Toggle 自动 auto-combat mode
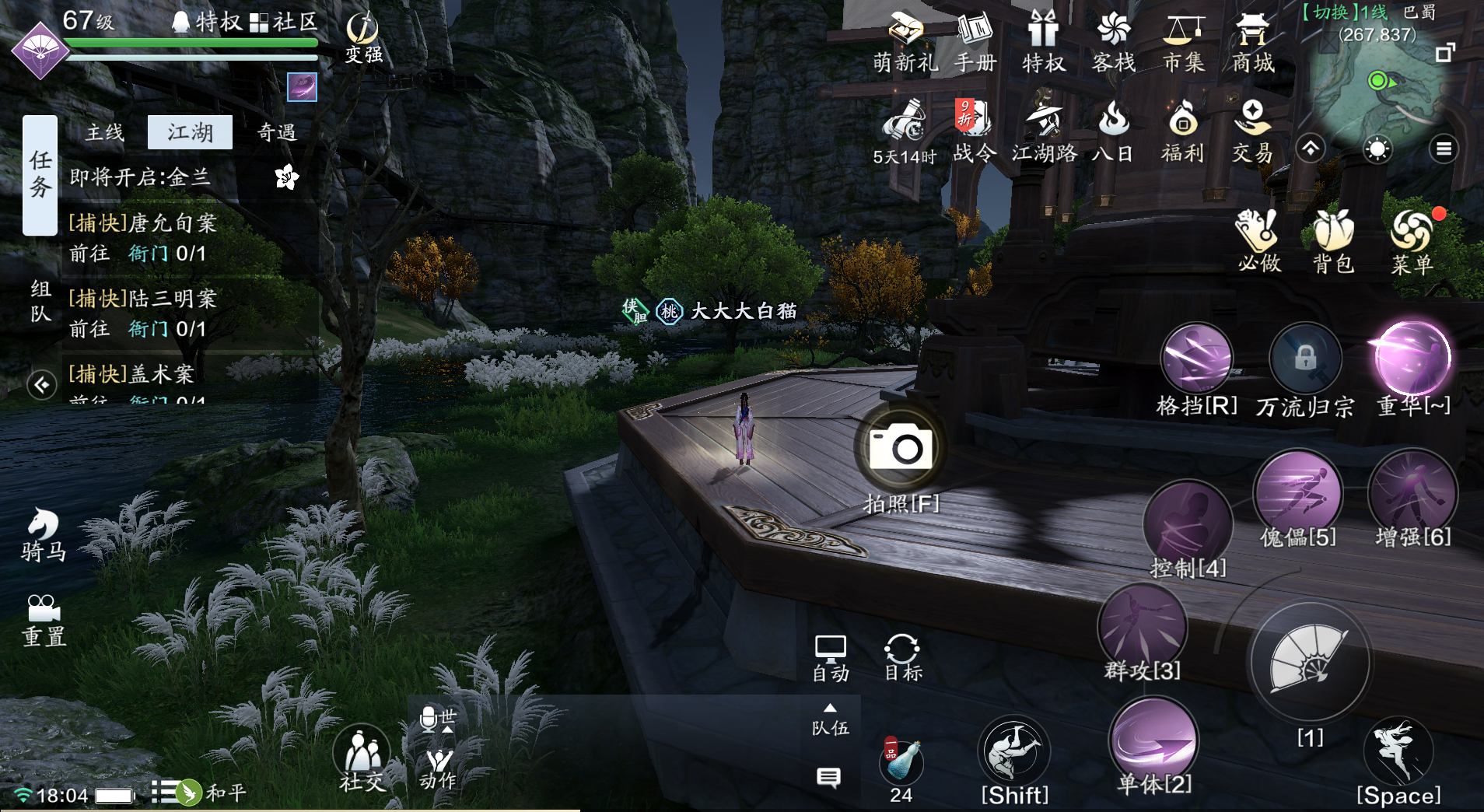This screenshot has height=812, width=1484. coord(831,658)
